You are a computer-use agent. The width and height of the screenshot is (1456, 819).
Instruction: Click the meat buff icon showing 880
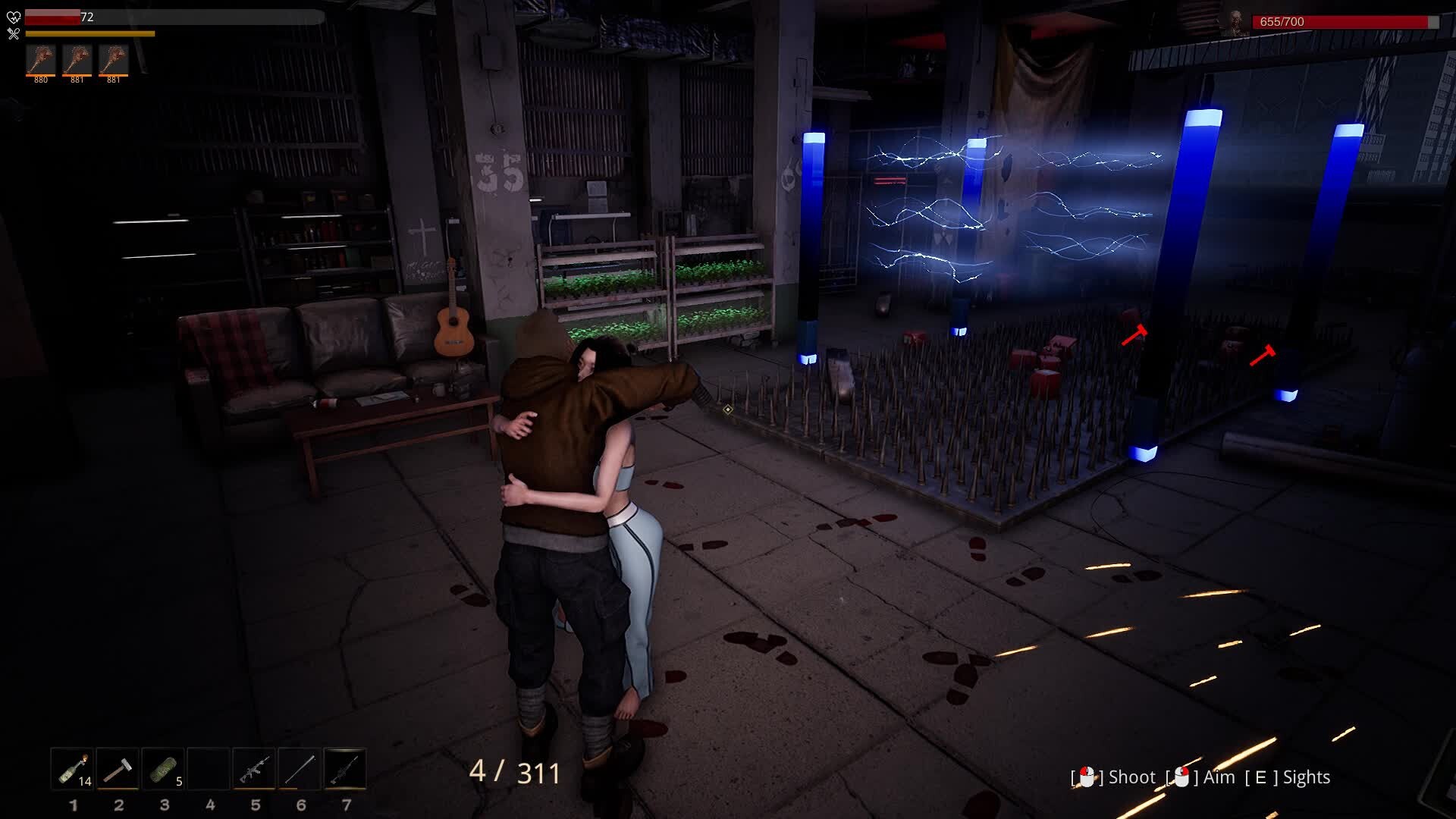click(x=41, y=60)
